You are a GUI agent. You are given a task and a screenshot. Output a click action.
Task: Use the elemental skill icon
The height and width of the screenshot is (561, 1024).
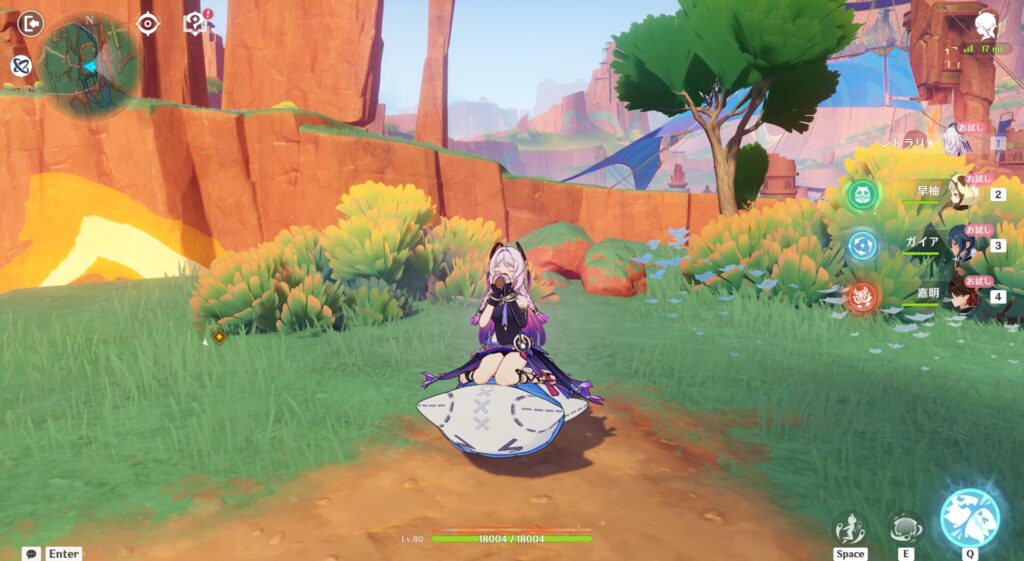click(x=905, y=528)
